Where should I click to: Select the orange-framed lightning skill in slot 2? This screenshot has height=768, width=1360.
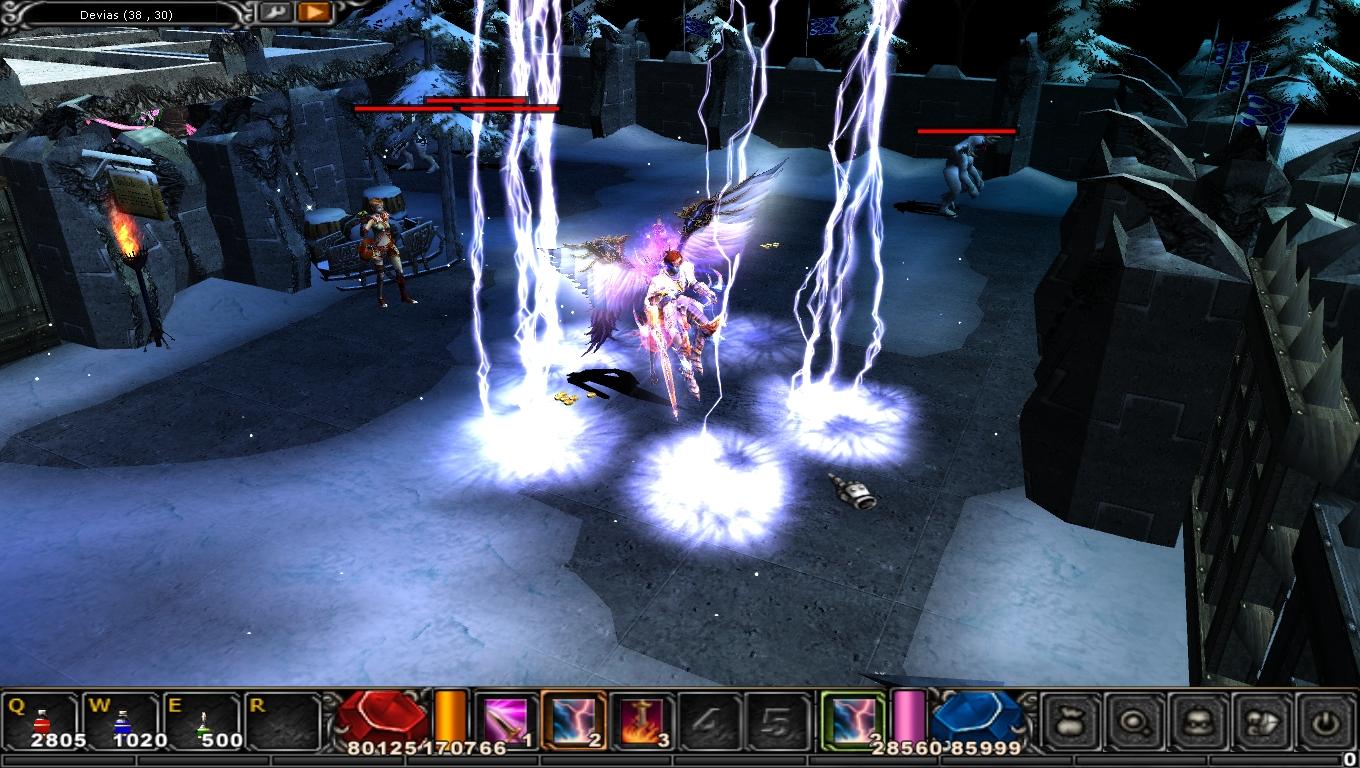click(573, 720)
